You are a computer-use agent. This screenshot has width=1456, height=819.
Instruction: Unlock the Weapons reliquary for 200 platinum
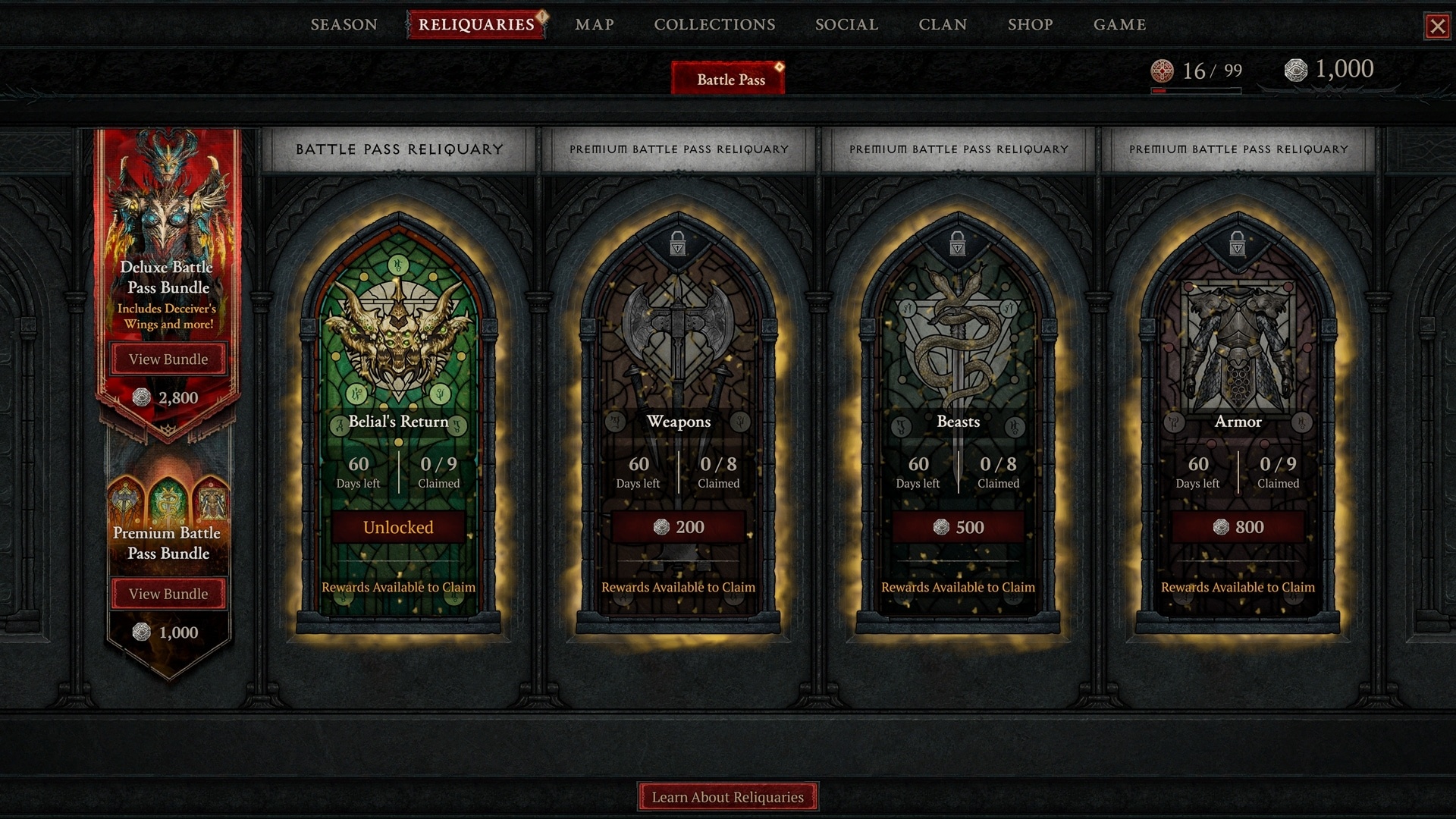(x=678, y=526)
